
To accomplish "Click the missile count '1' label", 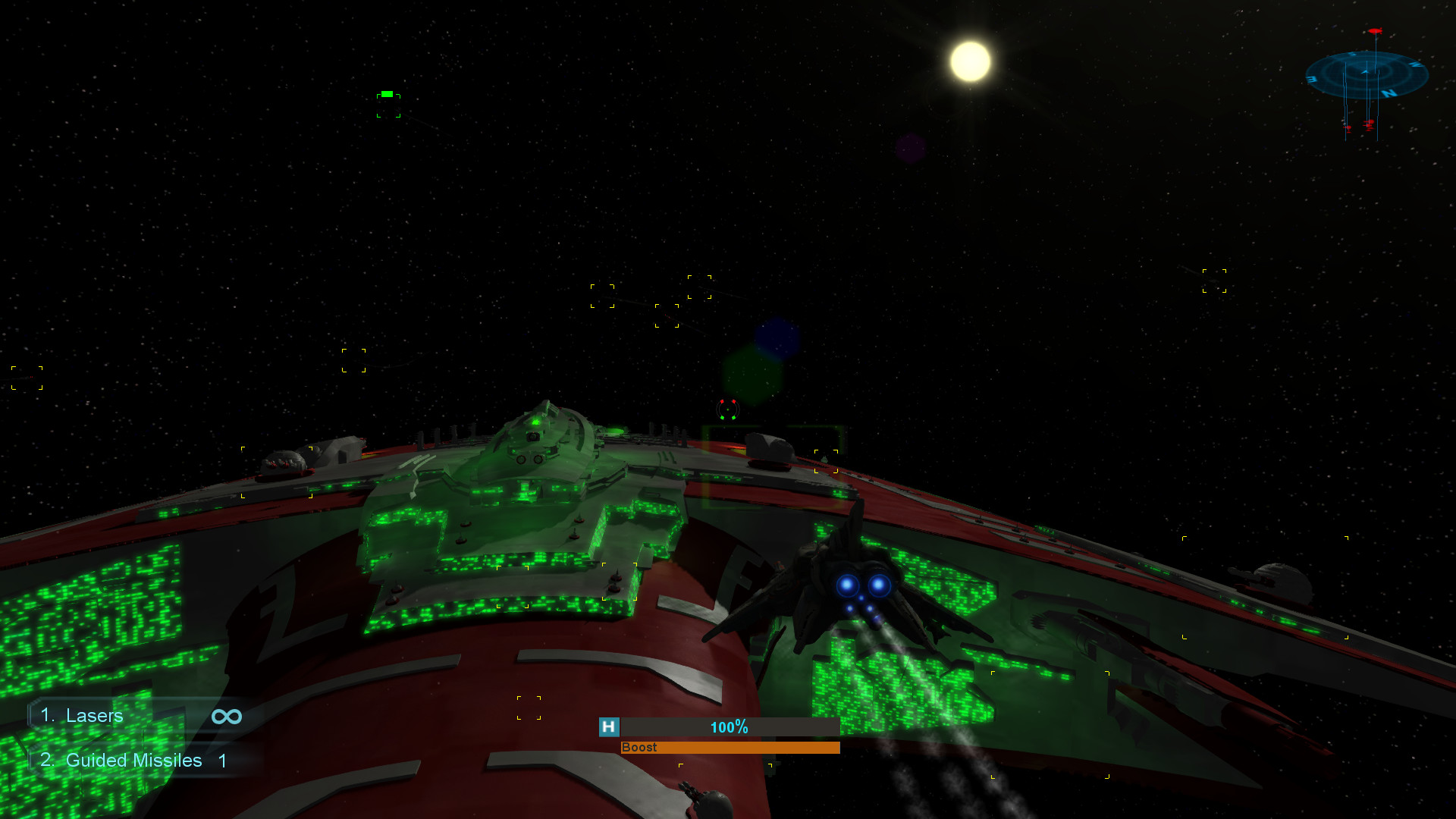I will coord(223,761).
